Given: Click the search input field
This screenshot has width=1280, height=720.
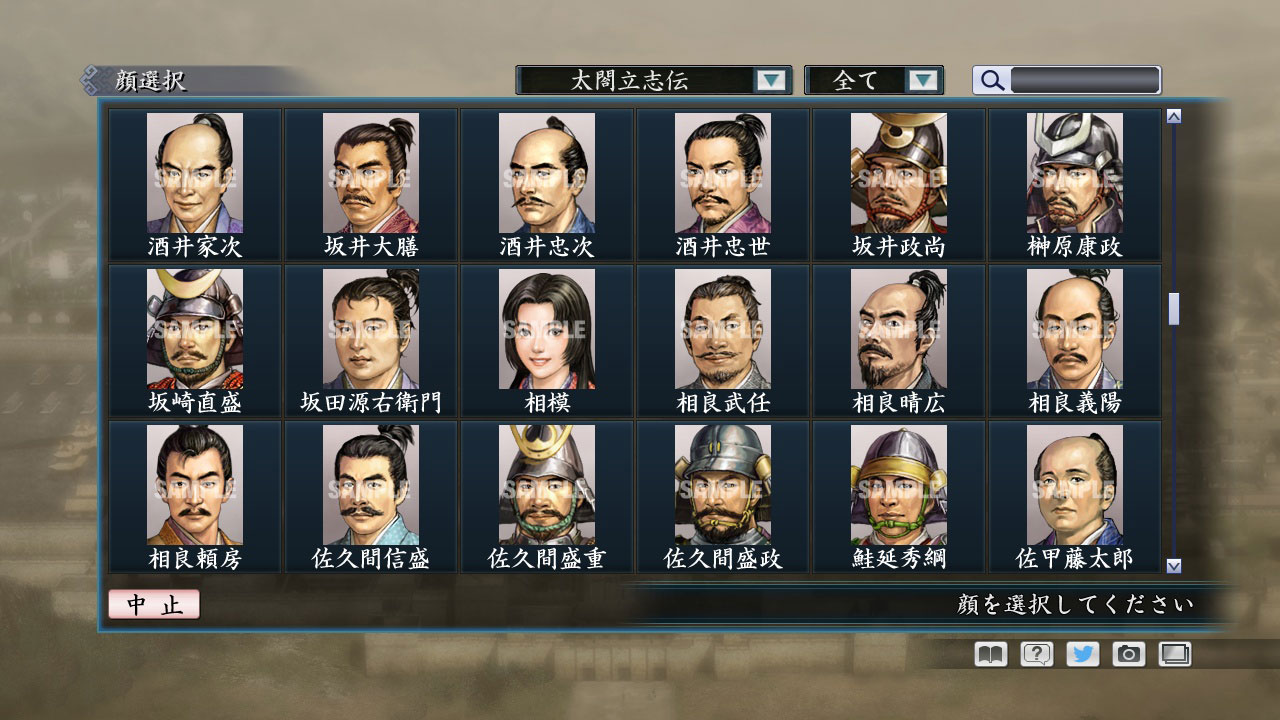Looking at the screenshot, I should [1085, 80].
